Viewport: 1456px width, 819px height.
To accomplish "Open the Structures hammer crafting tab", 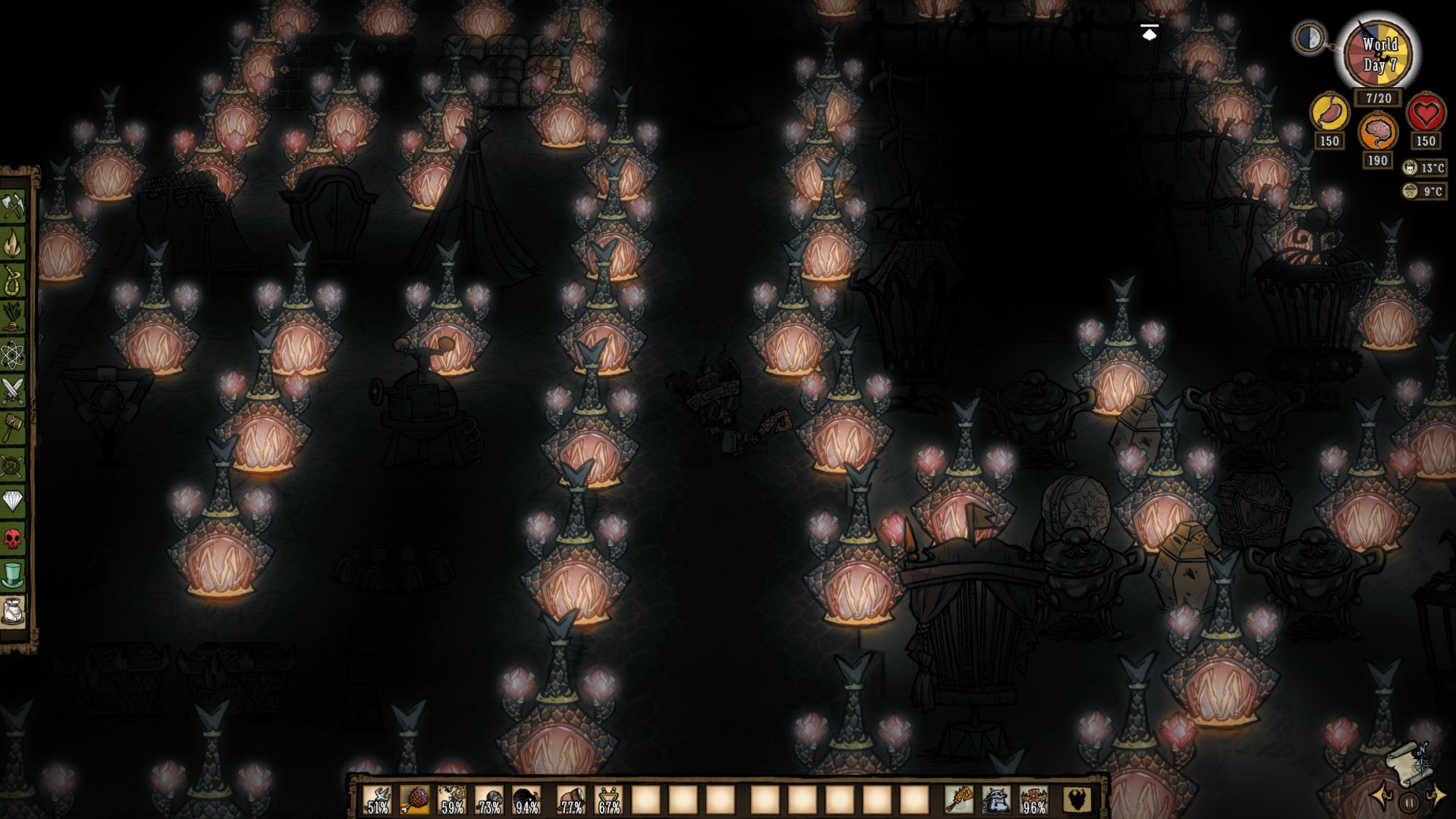I will point(13,428).
